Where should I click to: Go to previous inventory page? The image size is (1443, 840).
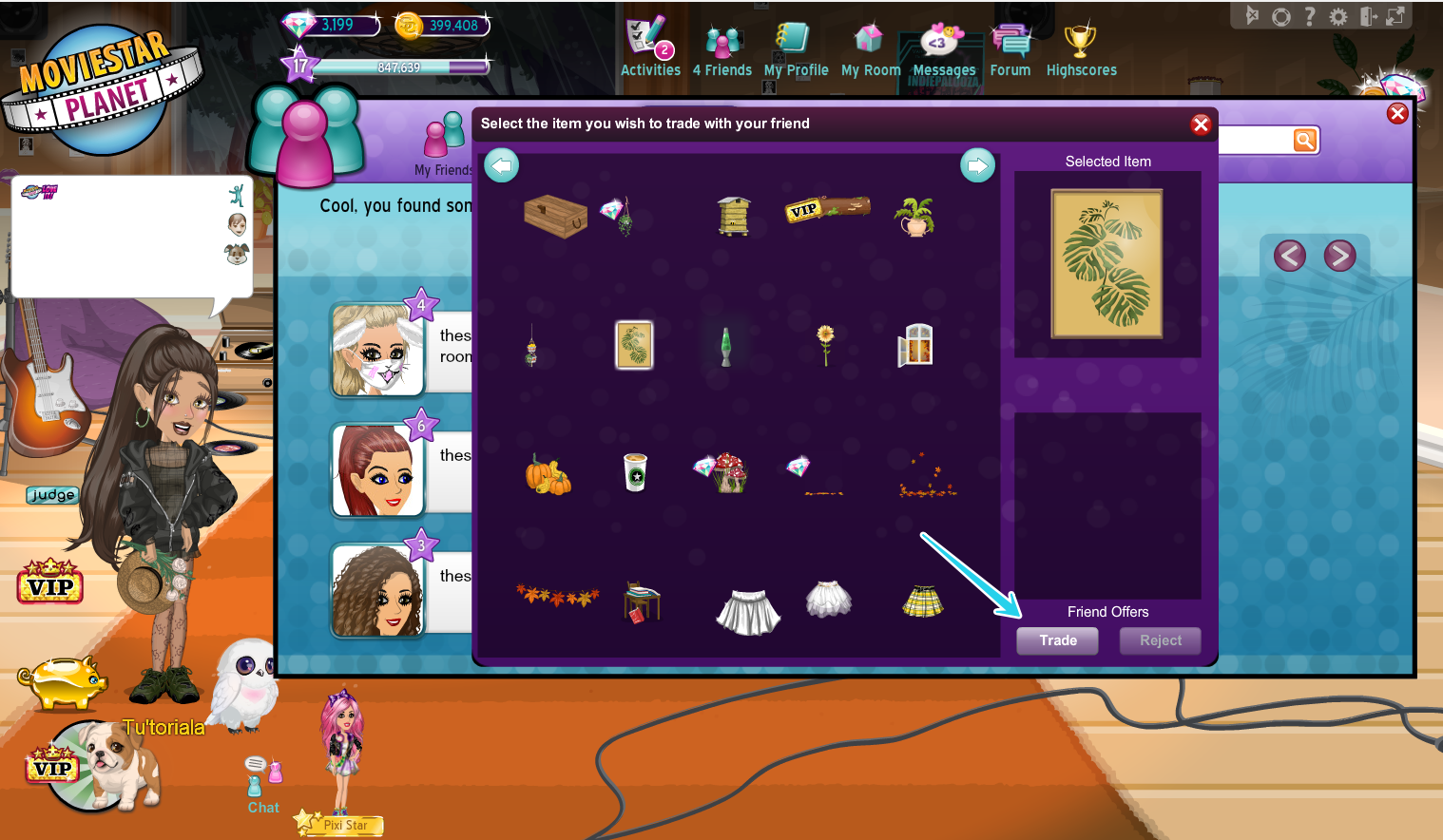502,165
